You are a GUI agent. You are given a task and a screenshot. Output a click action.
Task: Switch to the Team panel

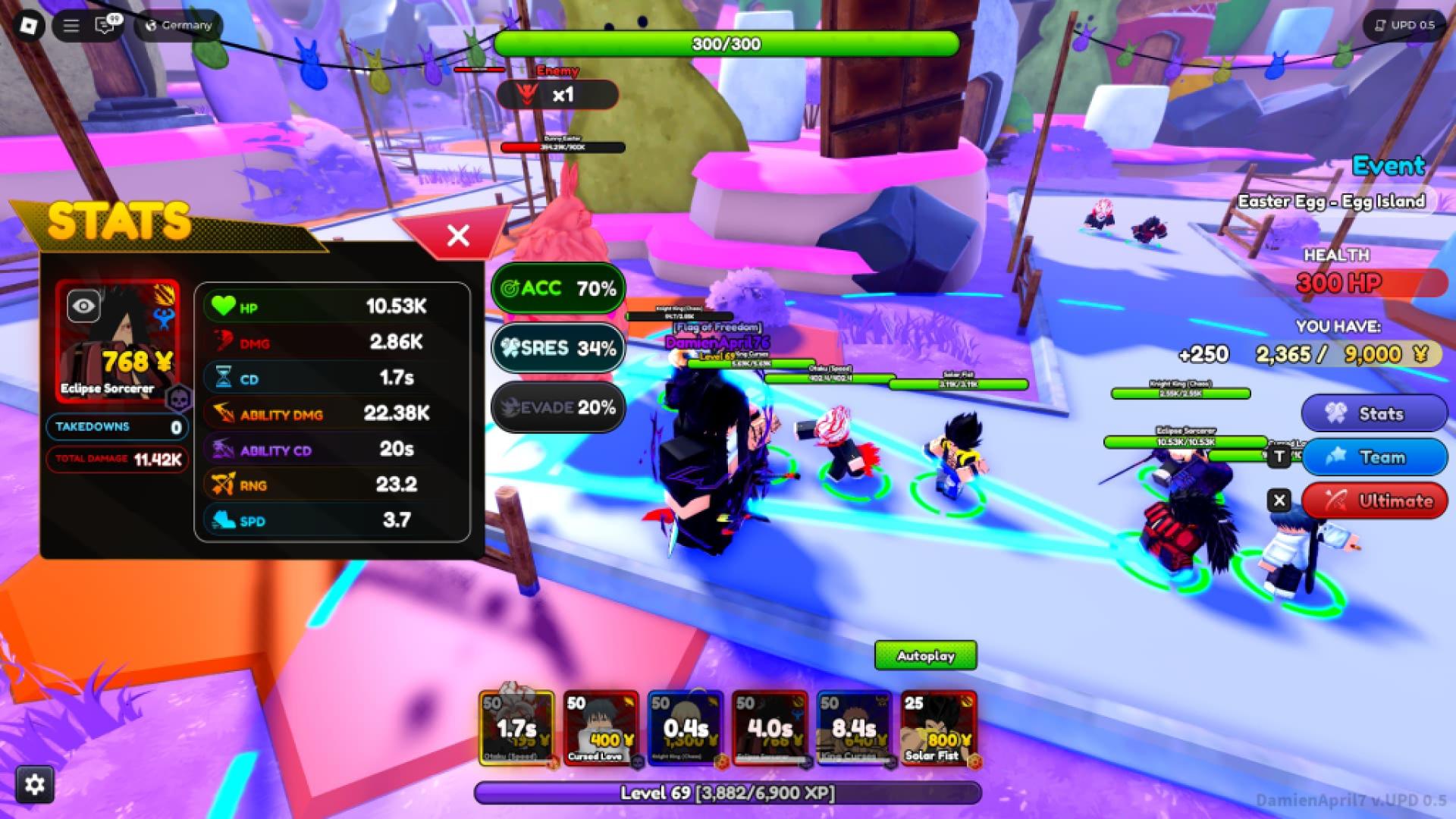click(x=1376, y=457)
